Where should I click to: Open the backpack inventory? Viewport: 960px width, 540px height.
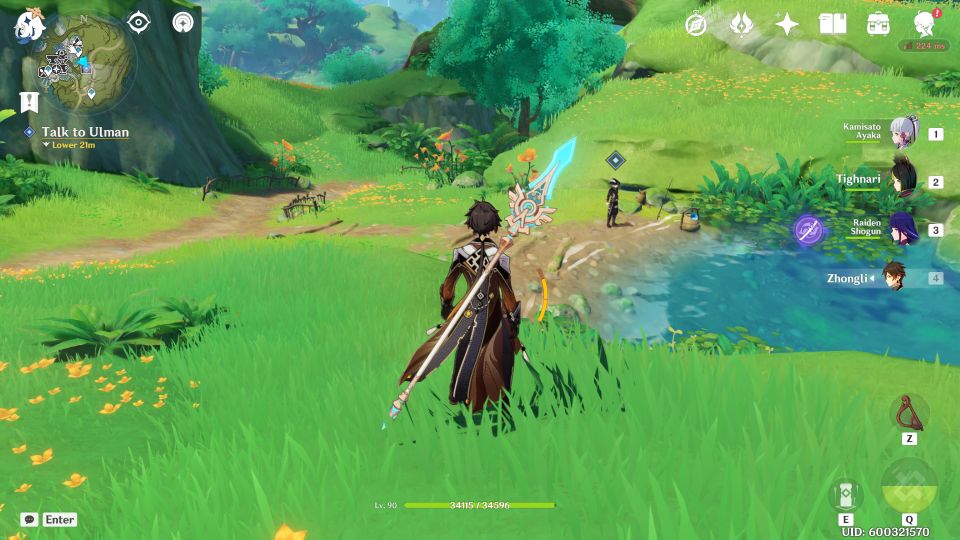(879, 24)
